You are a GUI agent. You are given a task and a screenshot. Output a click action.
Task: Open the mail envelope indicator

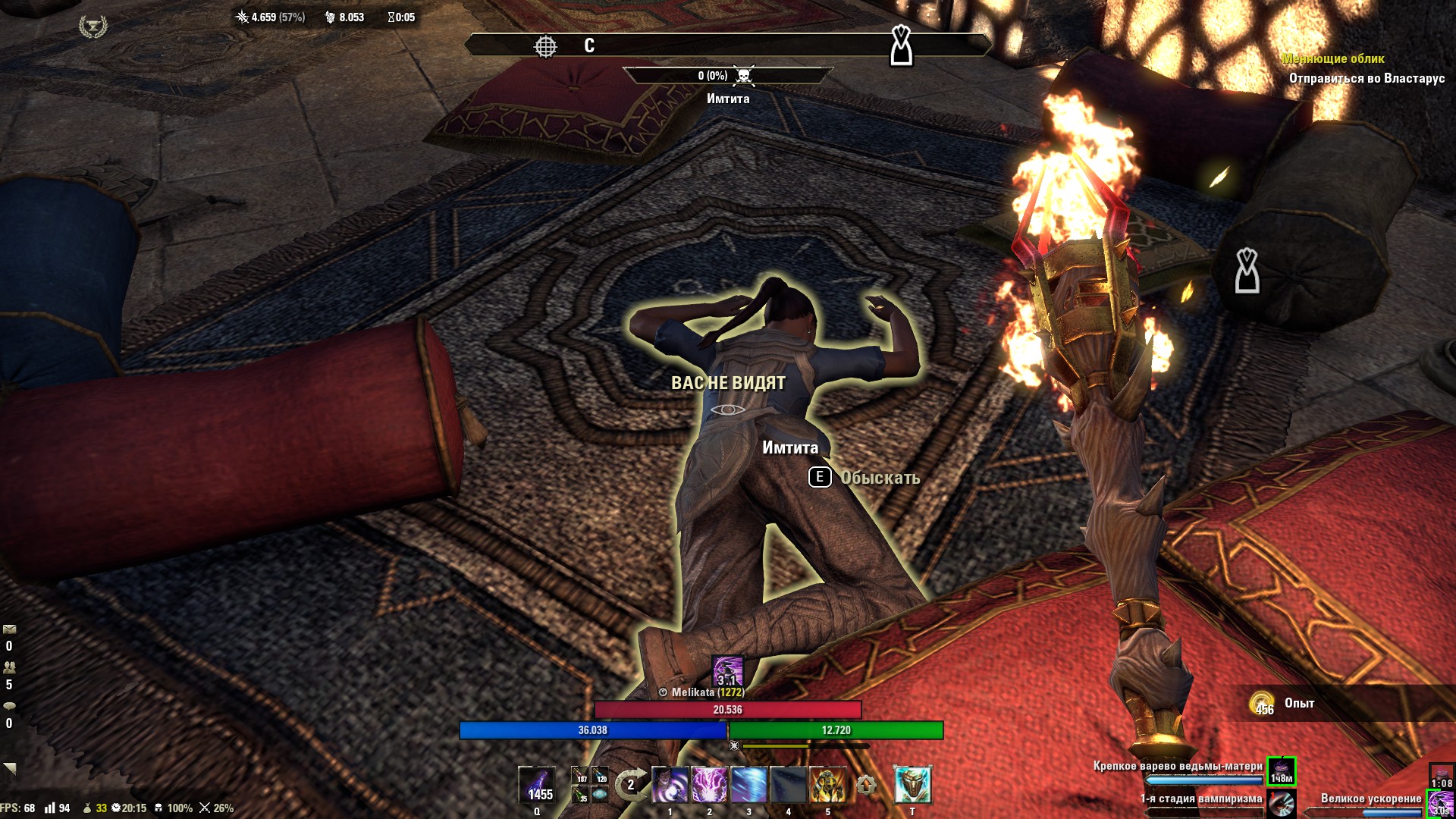9,629
